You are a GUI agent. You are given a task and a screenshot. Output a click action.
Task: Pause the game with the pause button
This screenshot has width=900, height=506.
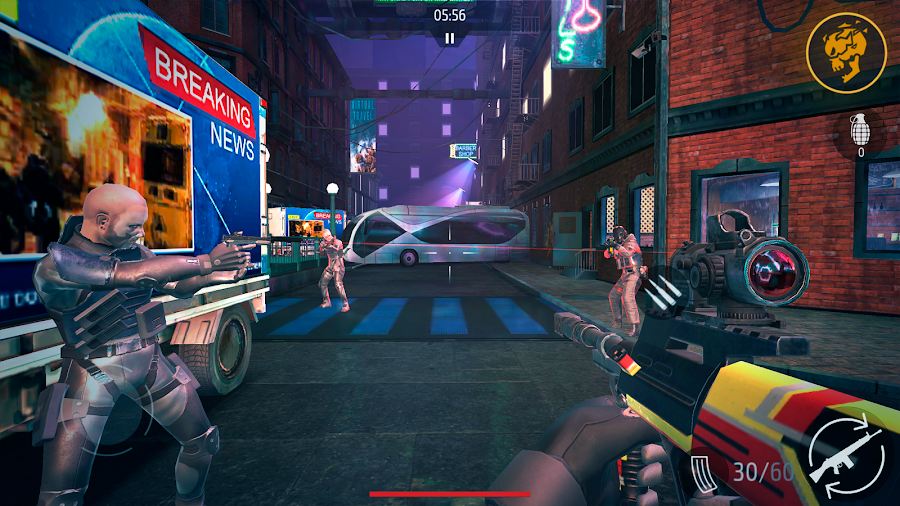click(x=450, y=38)
